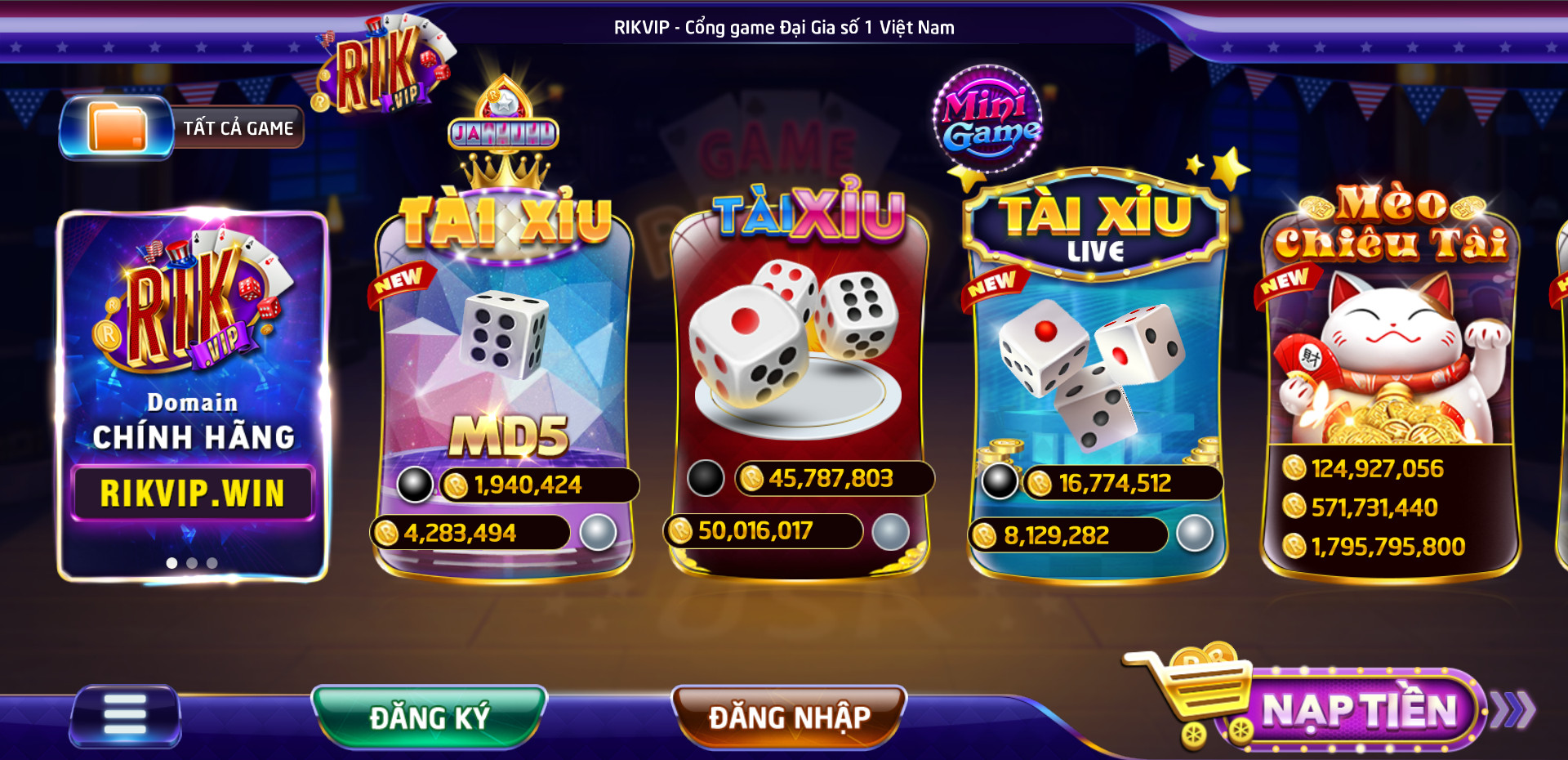1568x760 pixels.
Task: Show the third banner slide dot
Action: (212, 563)
